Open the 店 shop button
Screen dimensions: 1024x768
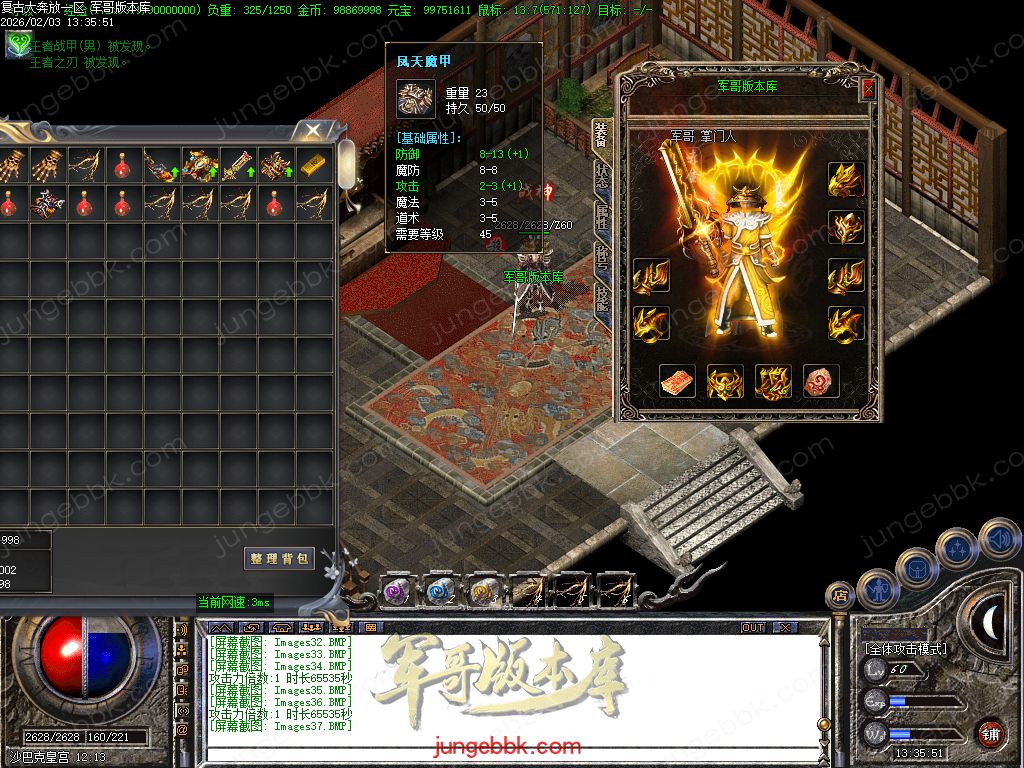click(x=841, y=596)
